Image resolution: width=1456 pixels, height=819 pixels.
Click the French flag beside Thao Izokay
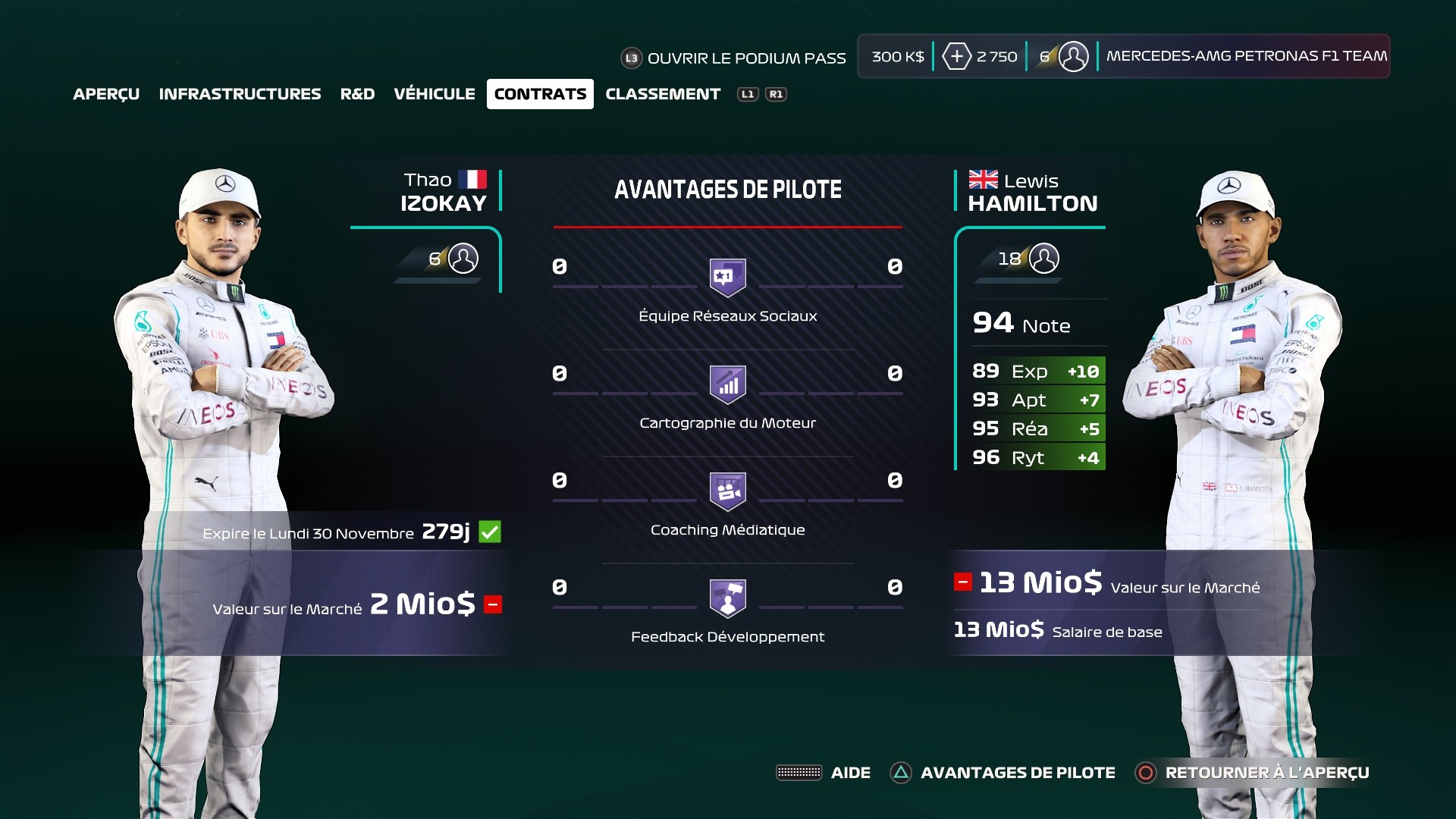pos(472,180)
